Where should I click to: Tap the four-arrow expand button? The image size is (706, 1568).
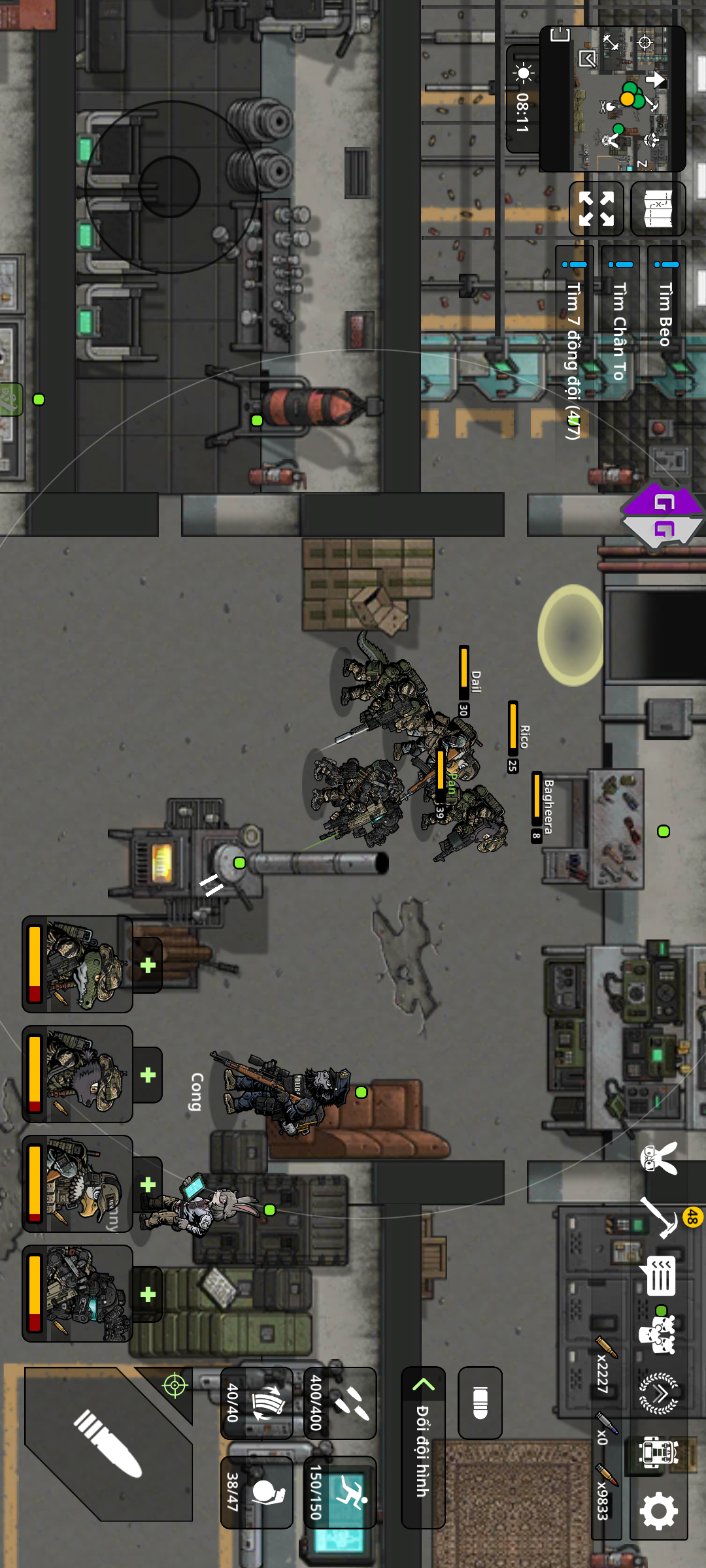(596, 208)
